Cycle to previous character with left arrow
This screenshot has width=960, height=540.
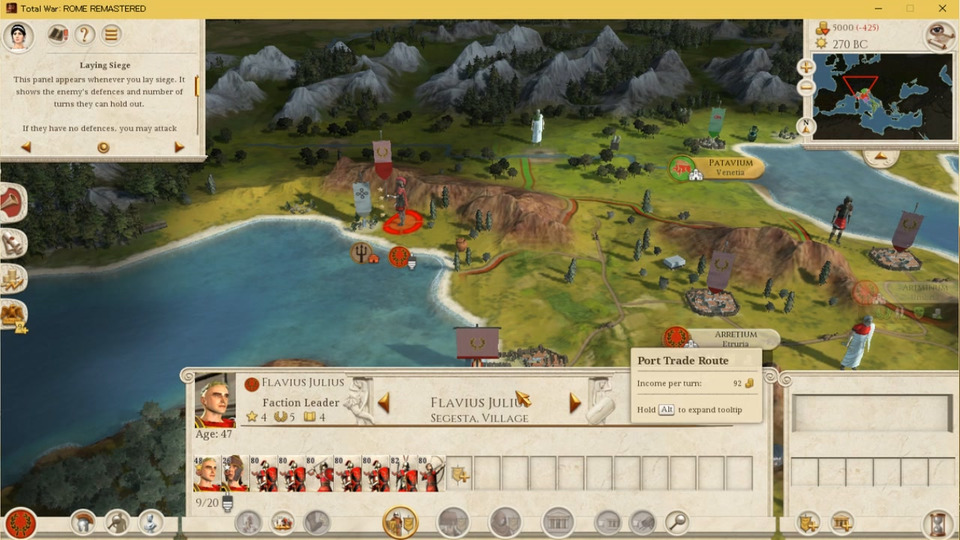pos(383,403)
